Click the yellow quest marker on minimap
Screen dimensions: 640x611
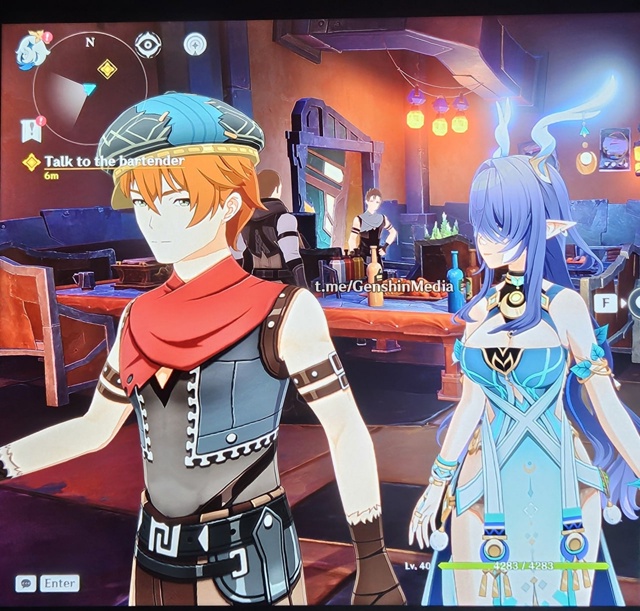pyautogui.click(x=107, y=69)
